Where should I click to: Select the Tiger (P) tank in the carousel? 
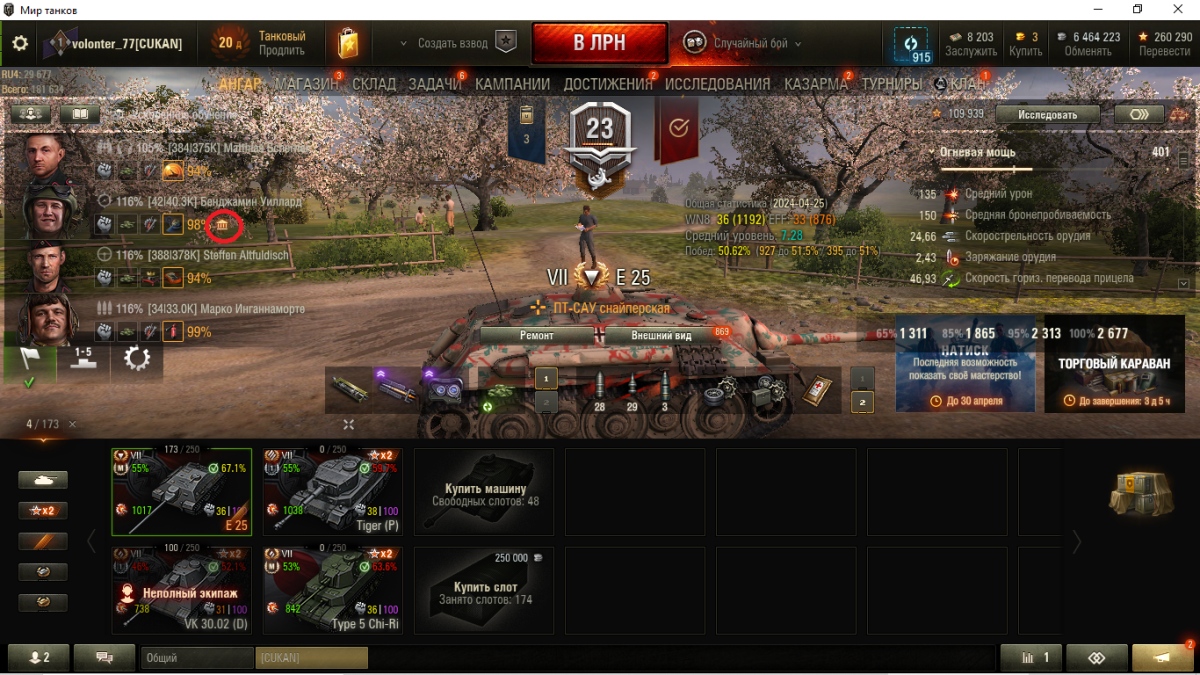[333, 491]
